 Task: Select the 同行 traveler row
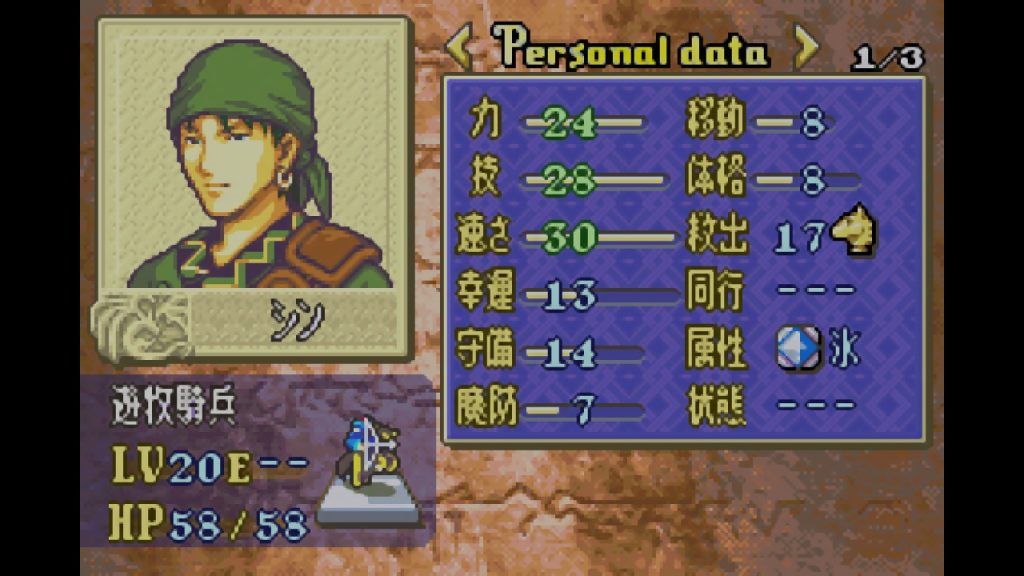click(x=770, y=294)
